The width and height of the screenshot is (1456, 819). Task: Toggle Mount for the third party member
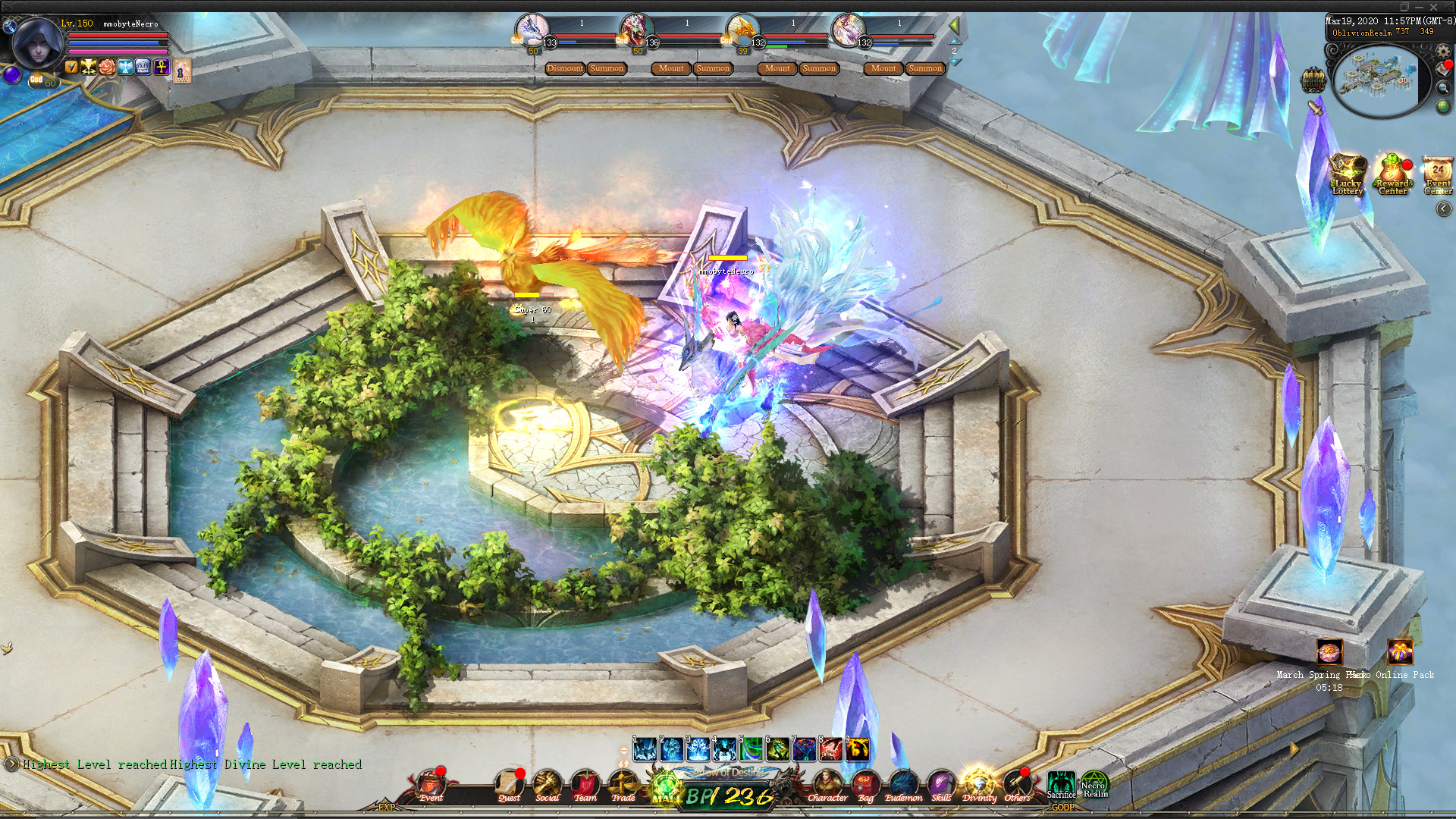click(x=777, y=68)
